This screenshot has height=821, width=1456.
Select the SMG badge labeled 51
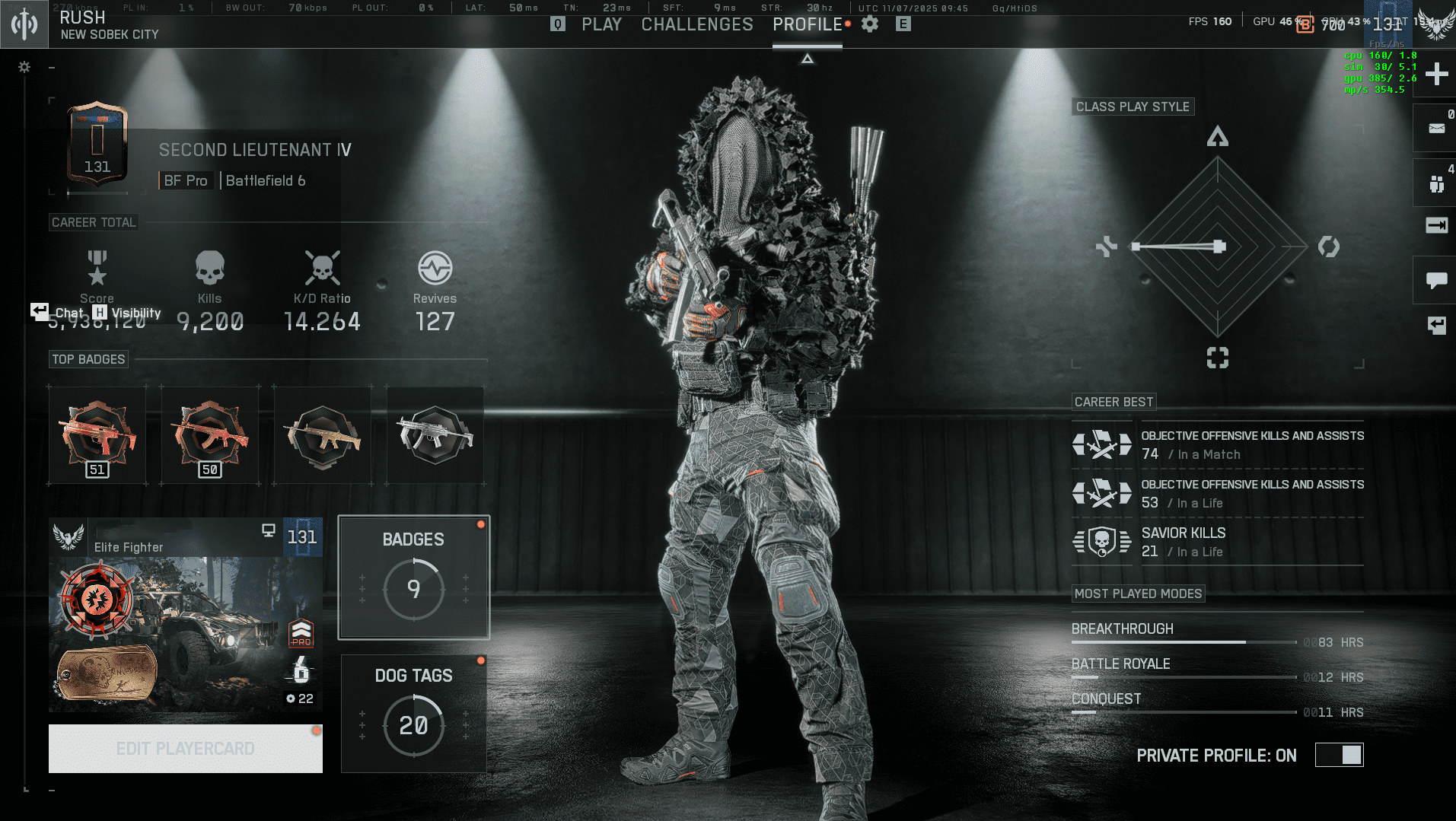tap(97, 434)
